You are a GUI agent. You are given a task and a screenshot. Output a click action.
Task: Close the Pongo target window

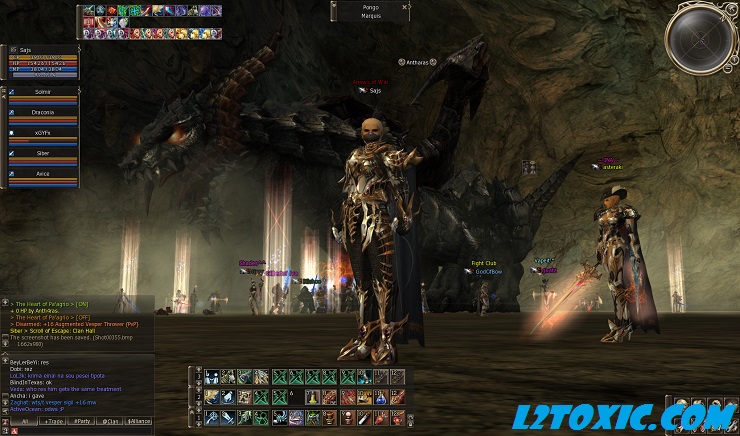click(405, 6)
